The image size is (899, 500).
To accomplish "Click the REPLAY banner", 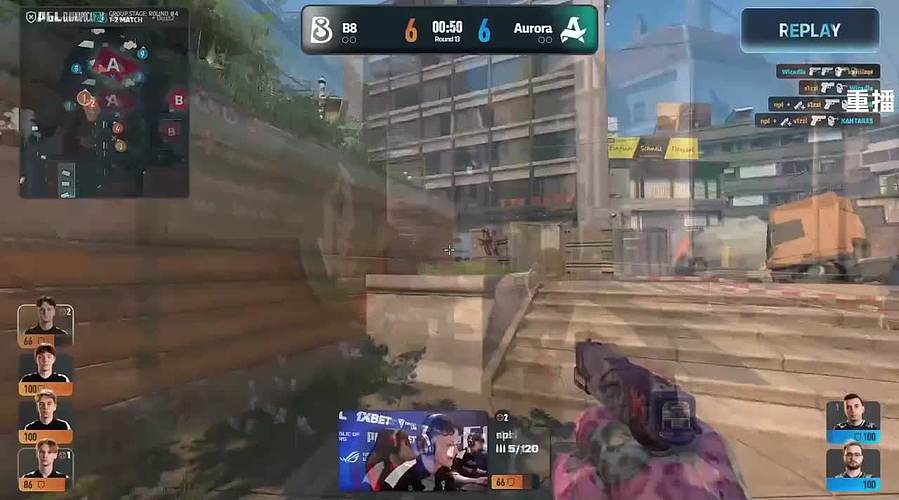I will (x=808, y=30).
